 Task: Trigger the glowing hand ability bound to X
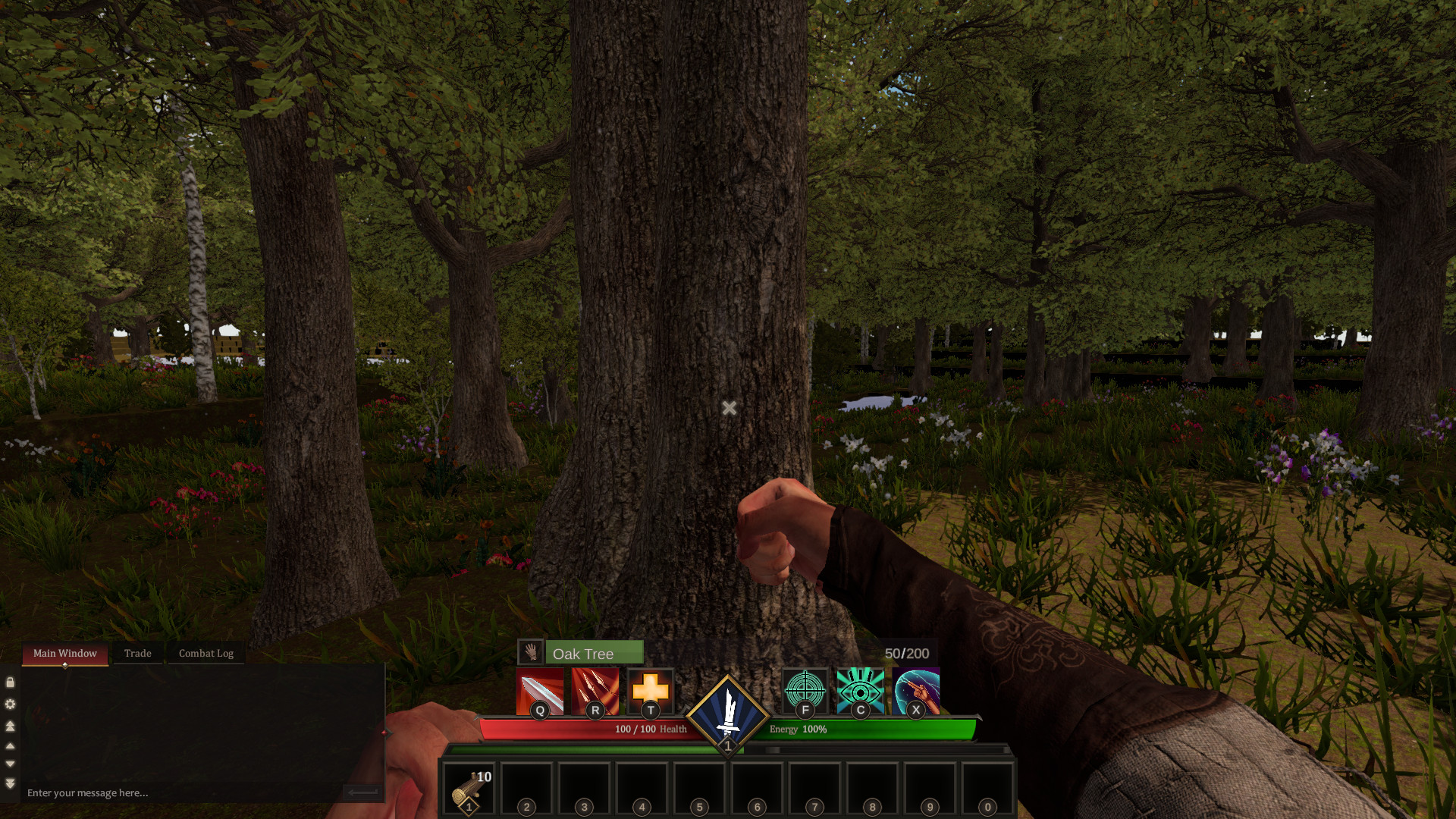click(916, 692)
